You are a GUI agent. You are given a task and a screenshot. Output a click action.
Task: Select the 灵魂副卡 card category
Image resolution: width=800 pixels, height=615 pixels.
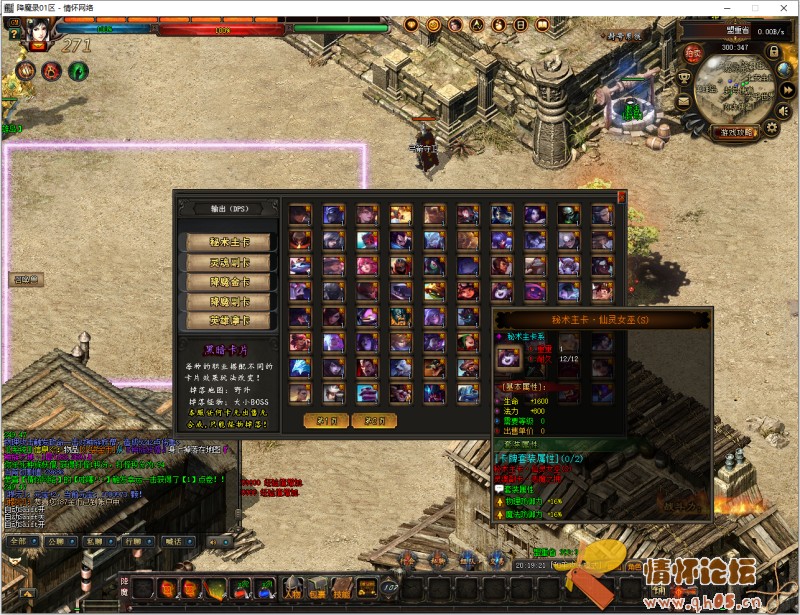pos(227,262)
